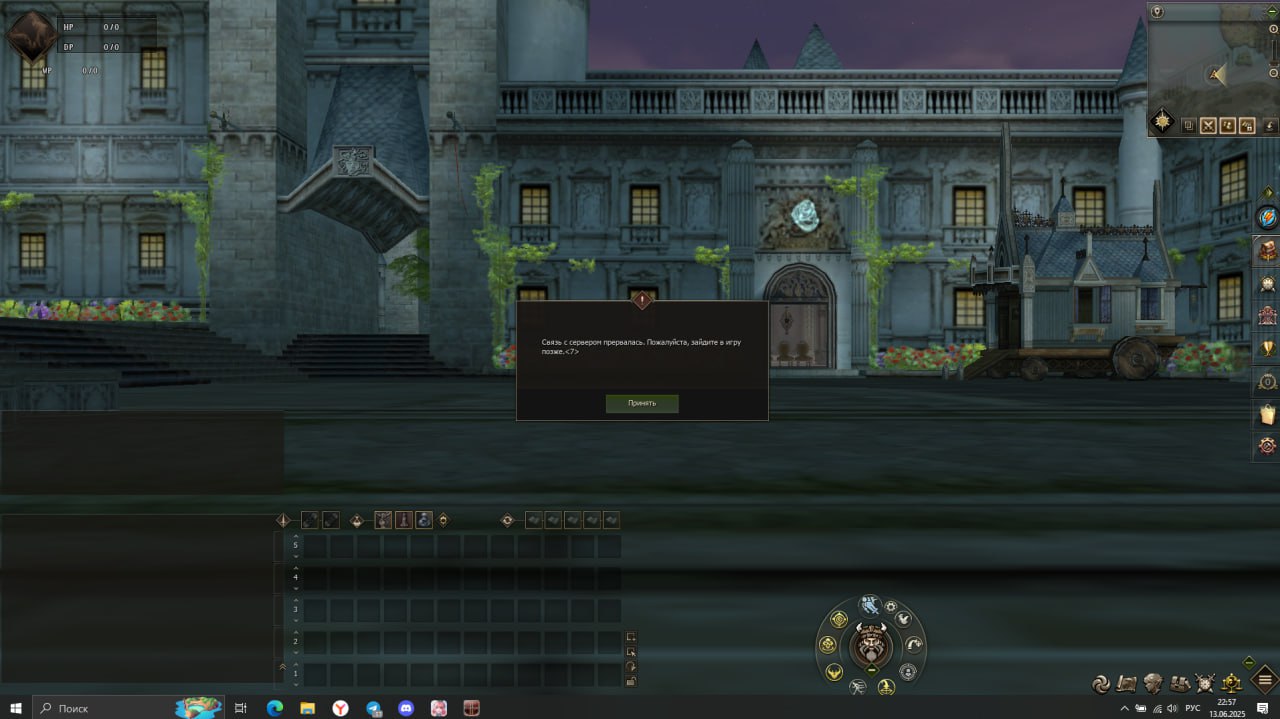Use the blue round potion quick slot
Viewport: 1280px width, 719px height.
coord(424,520)
